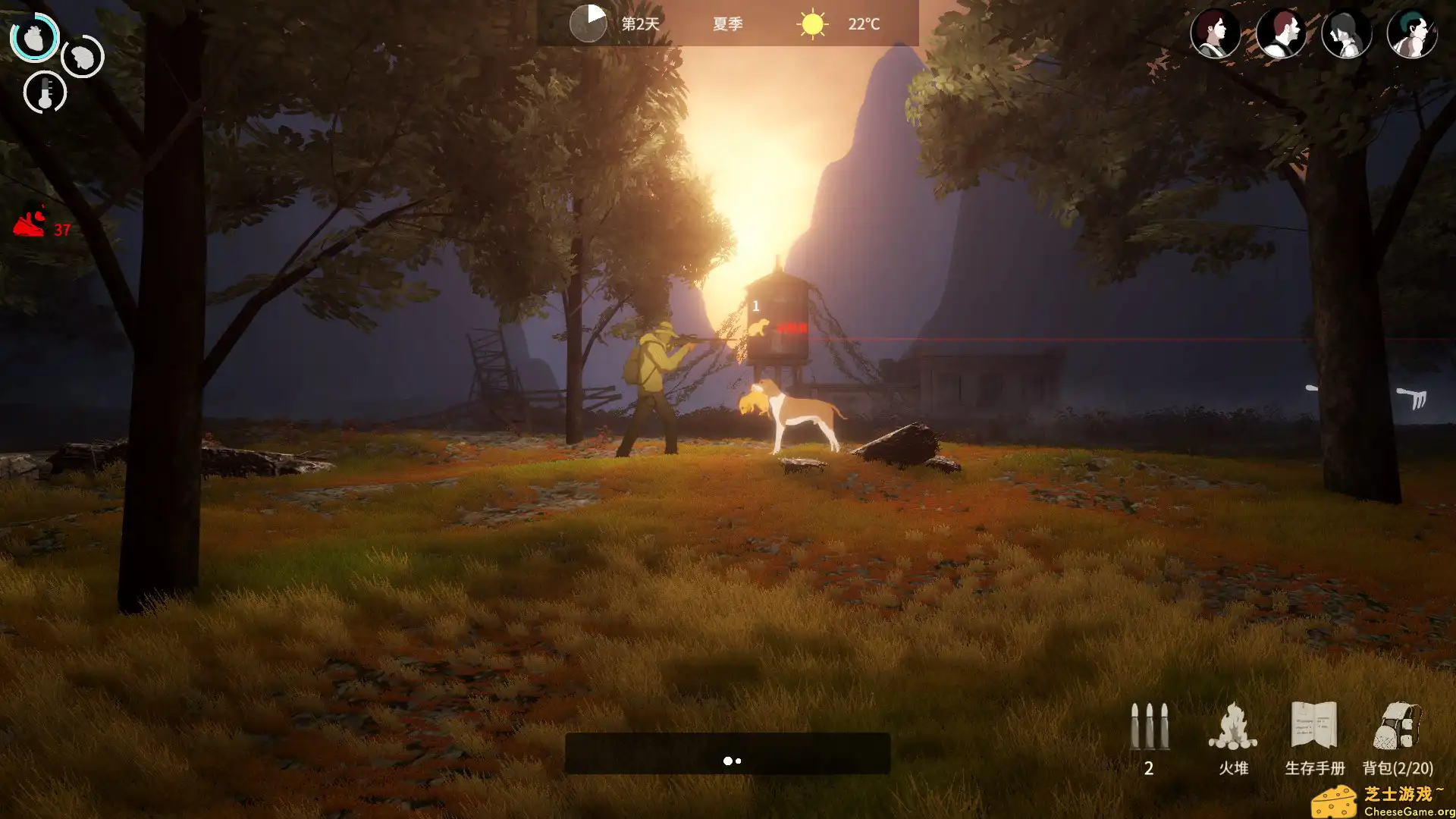Open the 生存手册 survival manual
The width and height of the screenshot is (1456, 819).
[1316, 728]
